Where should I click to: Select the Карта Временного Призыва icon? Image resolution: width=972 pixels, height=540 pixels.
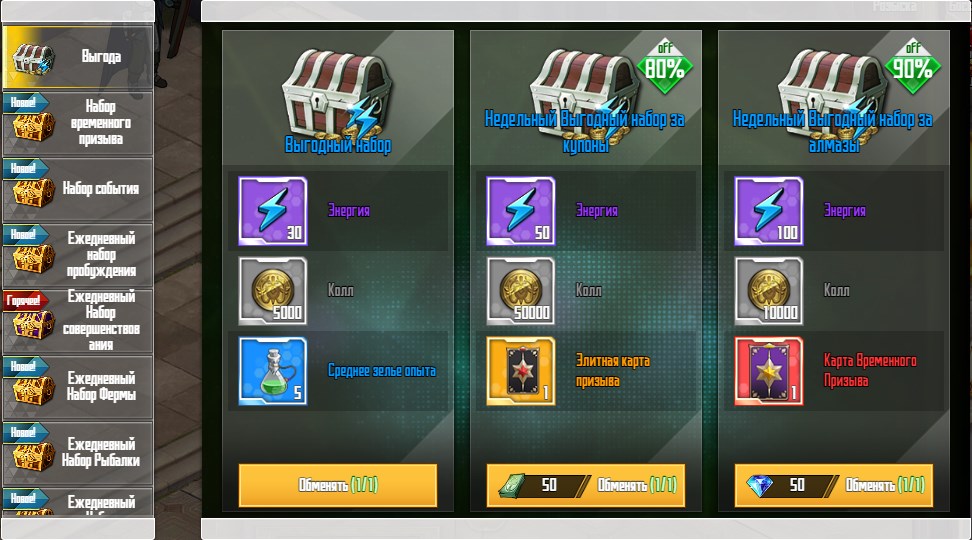(768, 371)
